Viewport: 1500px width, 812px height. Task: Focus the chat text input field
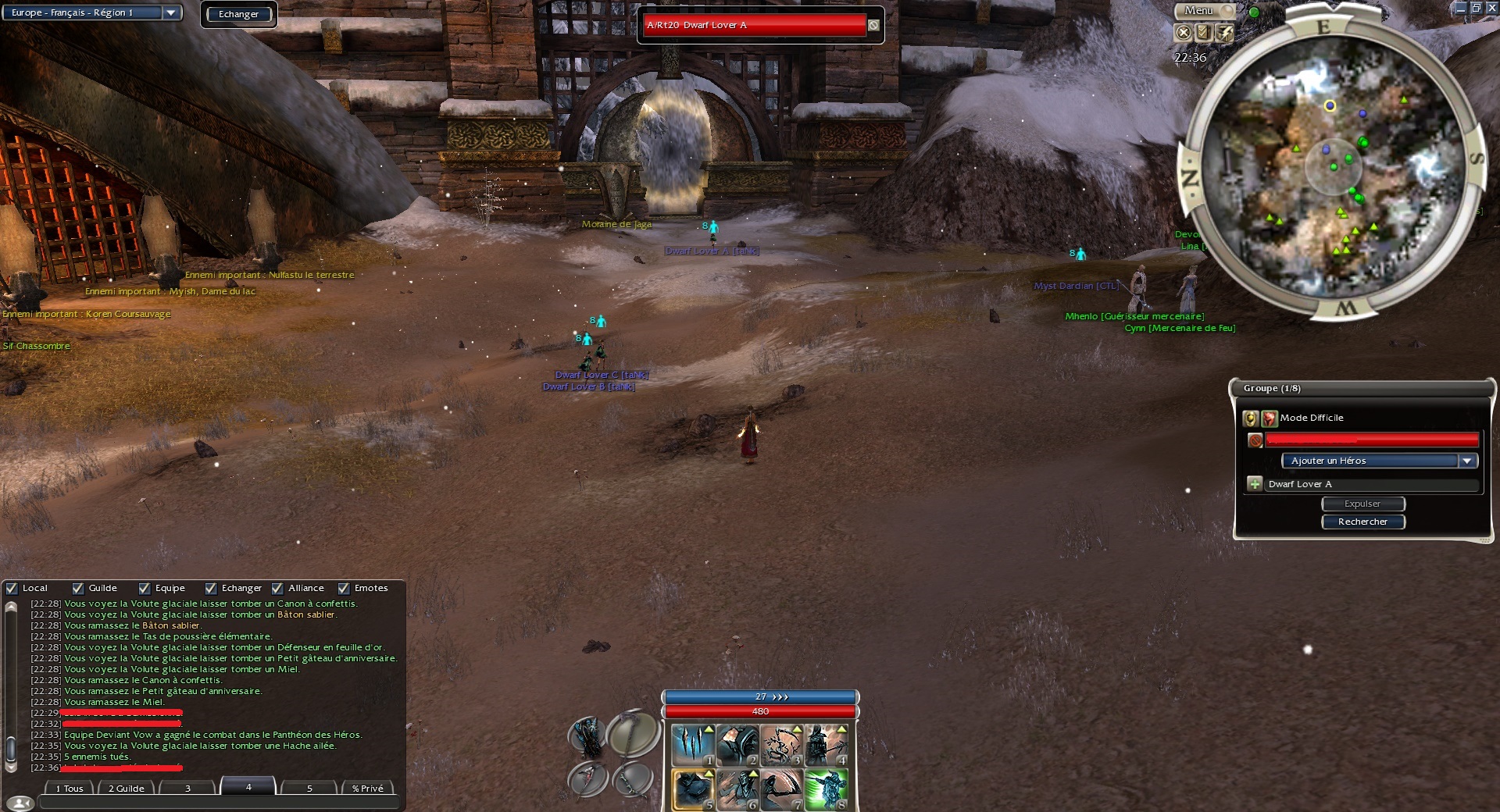coord(219,803)
